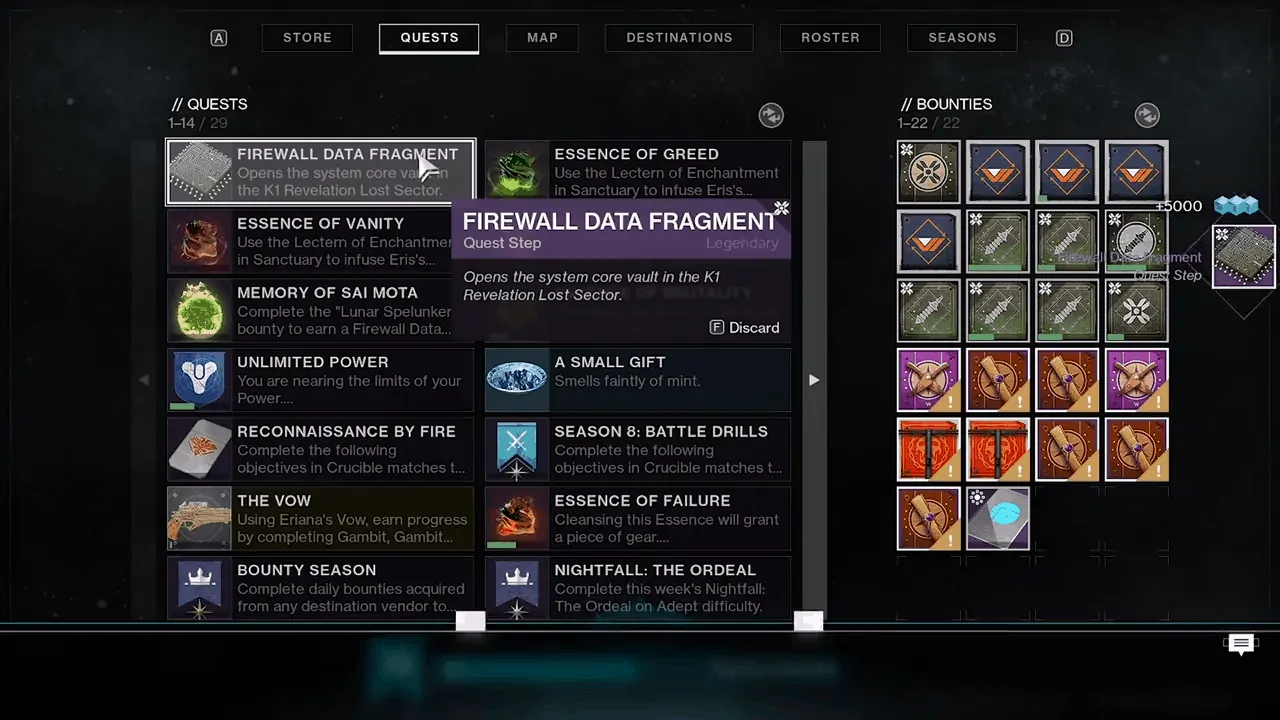
Task: Switch to the Store tab
Action: point(307,38)
